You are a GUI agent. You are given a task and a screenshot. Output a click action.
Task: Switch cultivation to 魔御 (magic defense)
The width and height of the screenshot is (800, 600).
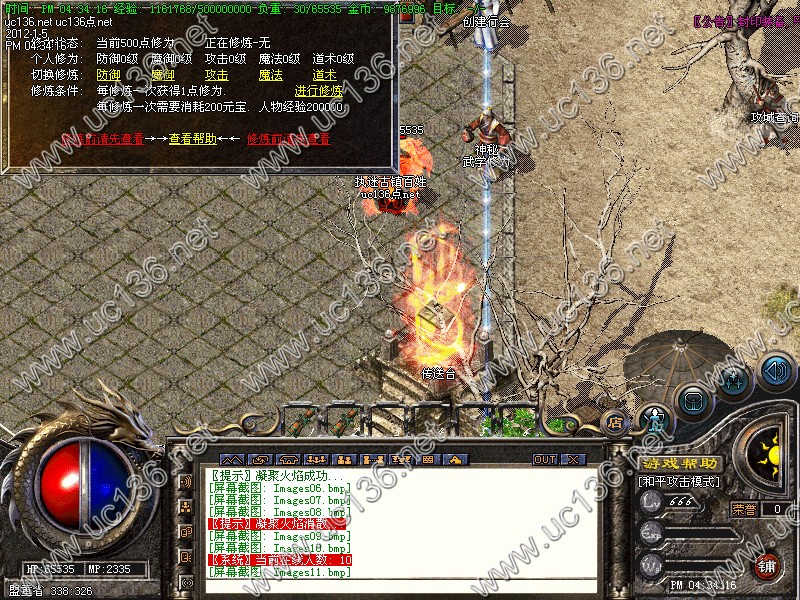point(162,75)
